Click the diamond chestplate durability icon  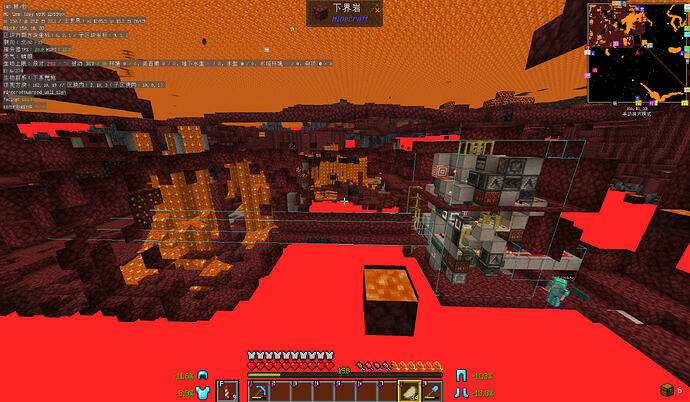pyautogui.click(x=203, y=392)
